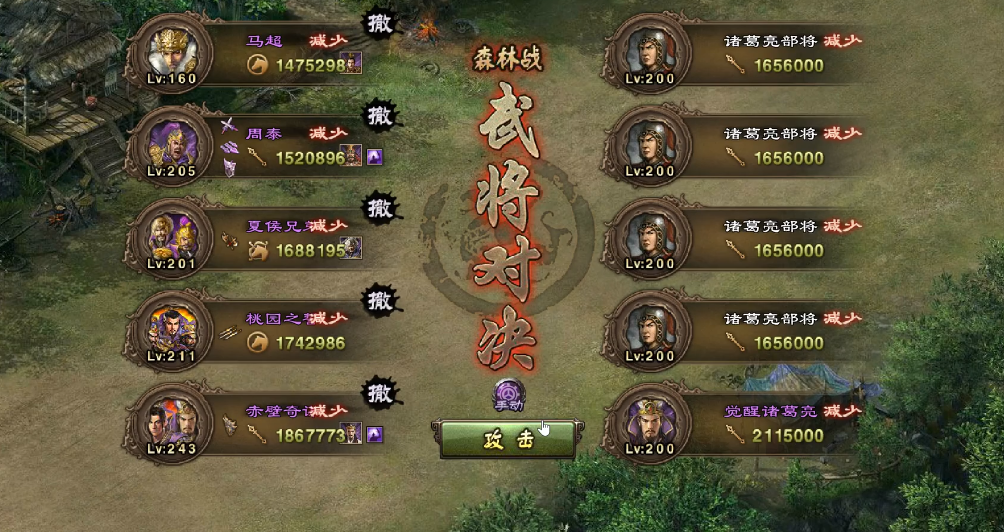Viewport: 1004px width, 532px height.
Task: Open the Lv:211 桃园 general portrait
Action: (x=169, y=327)
